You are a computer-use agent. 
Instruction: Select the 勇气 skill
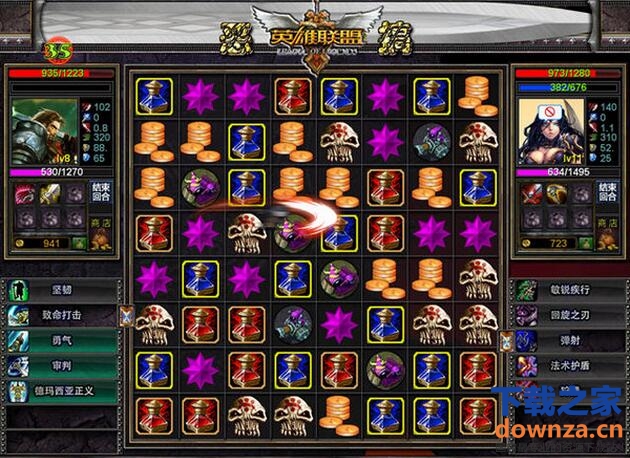pyautogui.click(x=62, y=341)
